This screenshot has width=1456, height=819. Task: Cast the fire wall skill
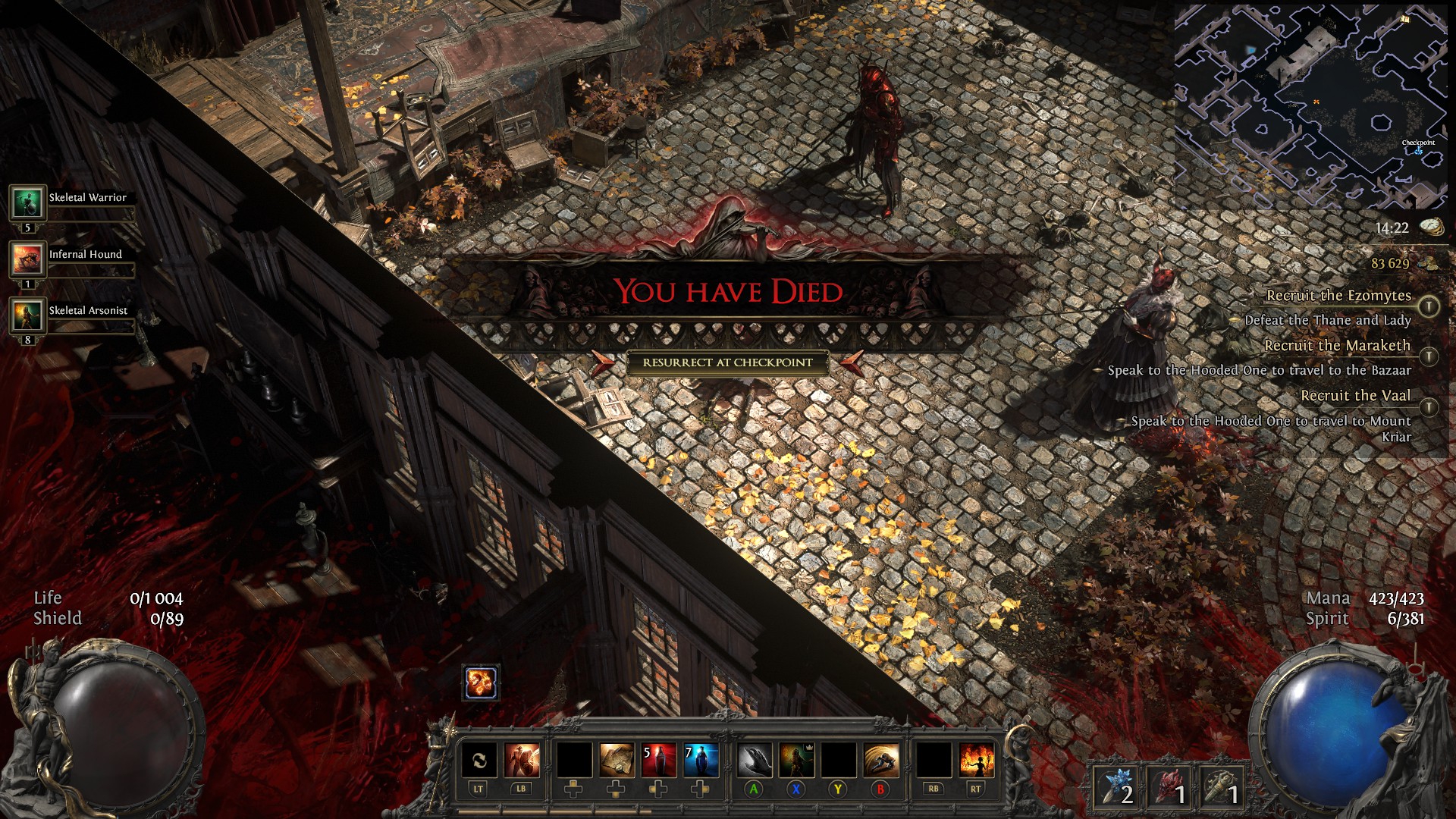[976, 761]
